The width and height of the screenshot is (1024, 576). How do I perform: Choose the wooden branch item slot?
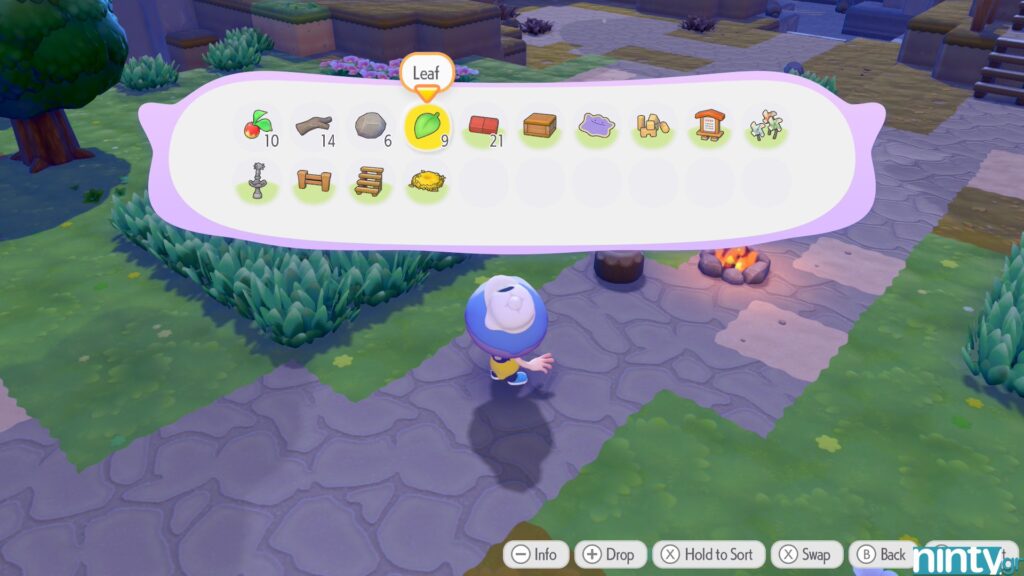pyautogui.click(x=313, y=126)
